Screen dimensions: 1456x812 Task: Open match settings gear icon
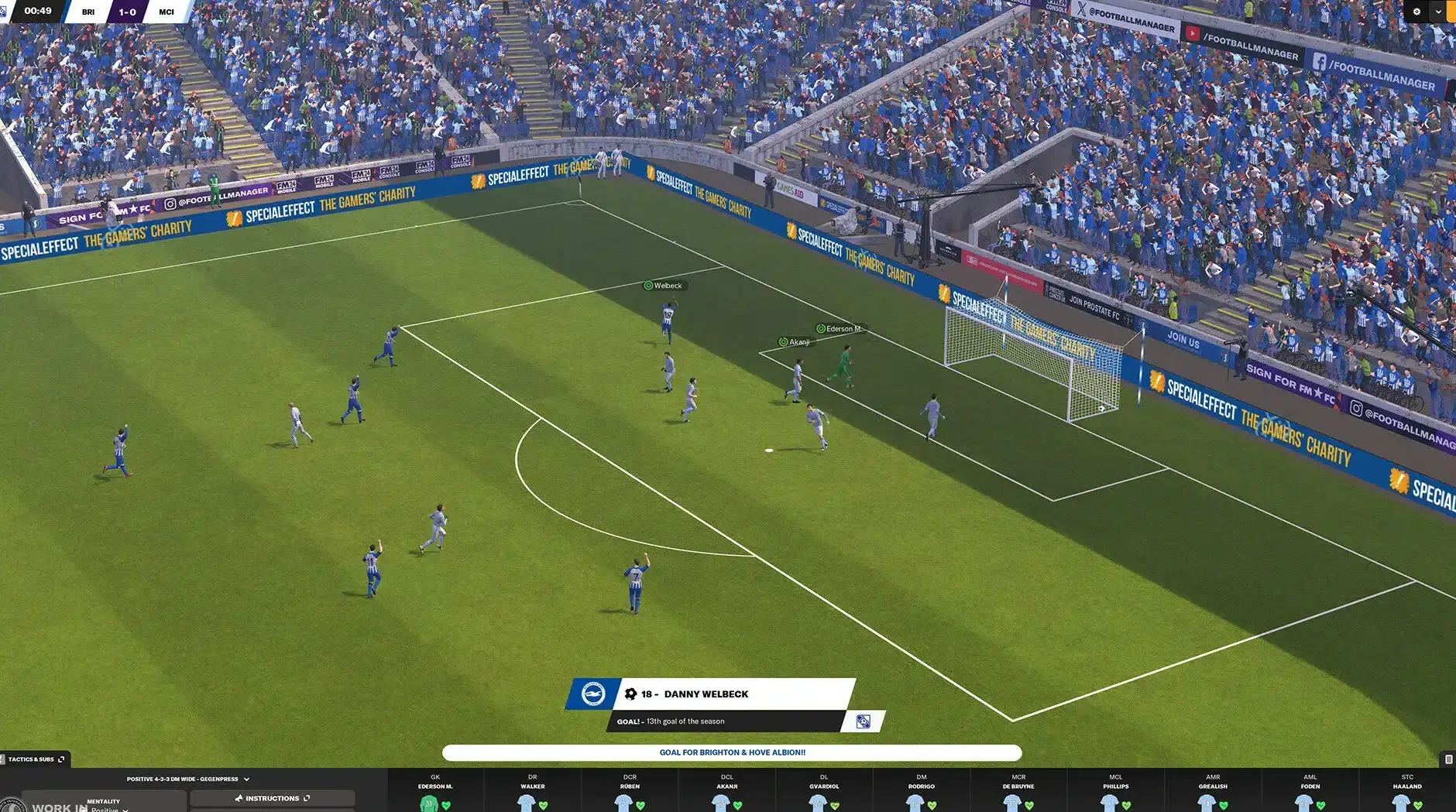1417,12
